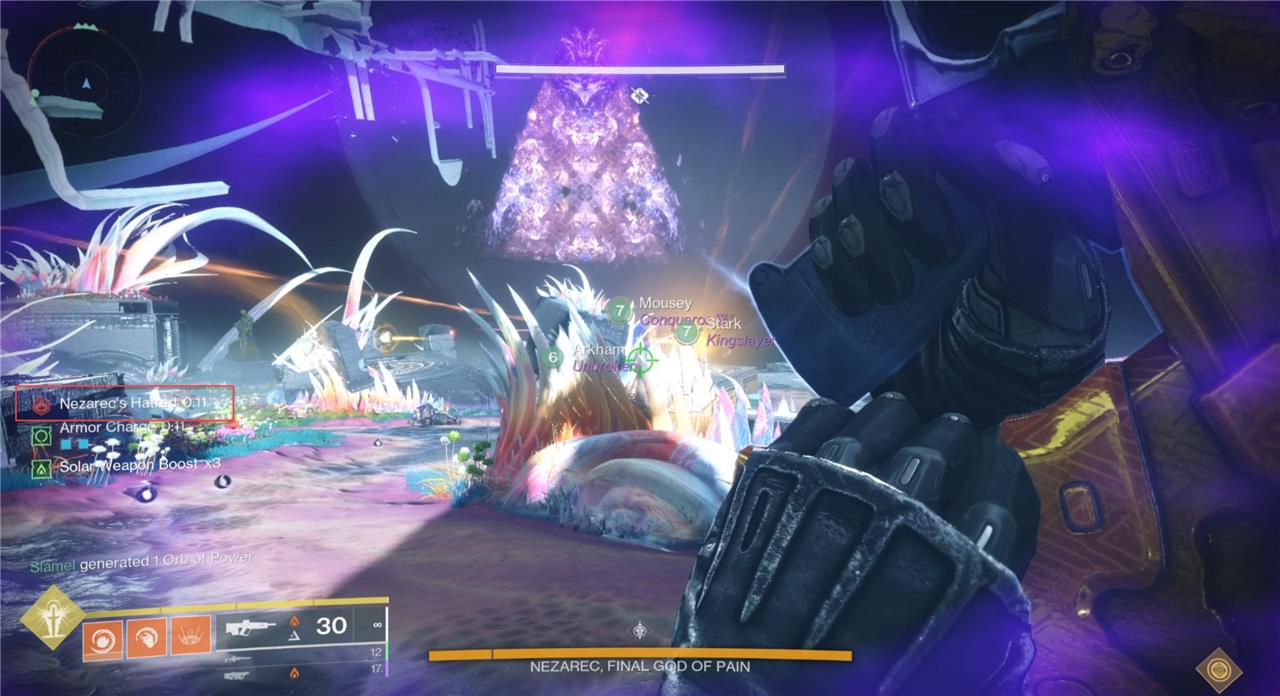The width and height of the screenshot is (1280, 696).
Task: Trigger the fist melee ability icon
Action: coord(145,637)
